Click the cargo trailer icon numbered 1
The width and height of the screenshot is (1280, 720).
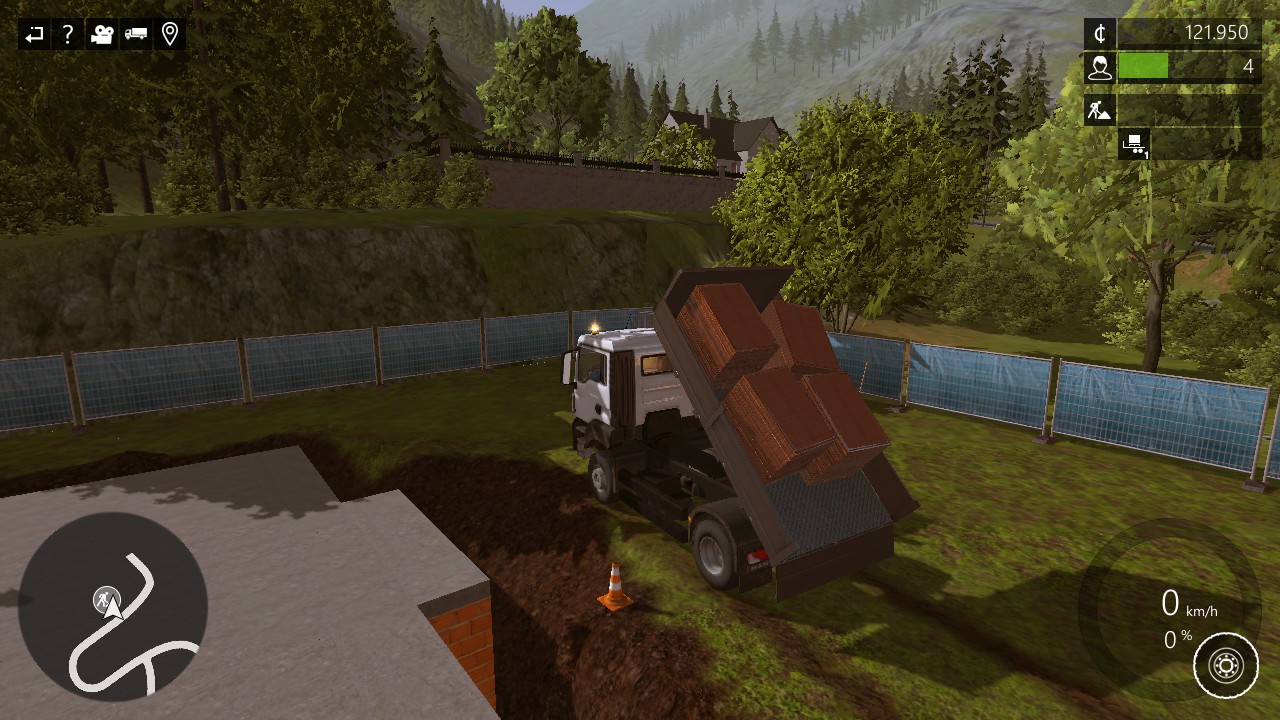point(1134,144)
